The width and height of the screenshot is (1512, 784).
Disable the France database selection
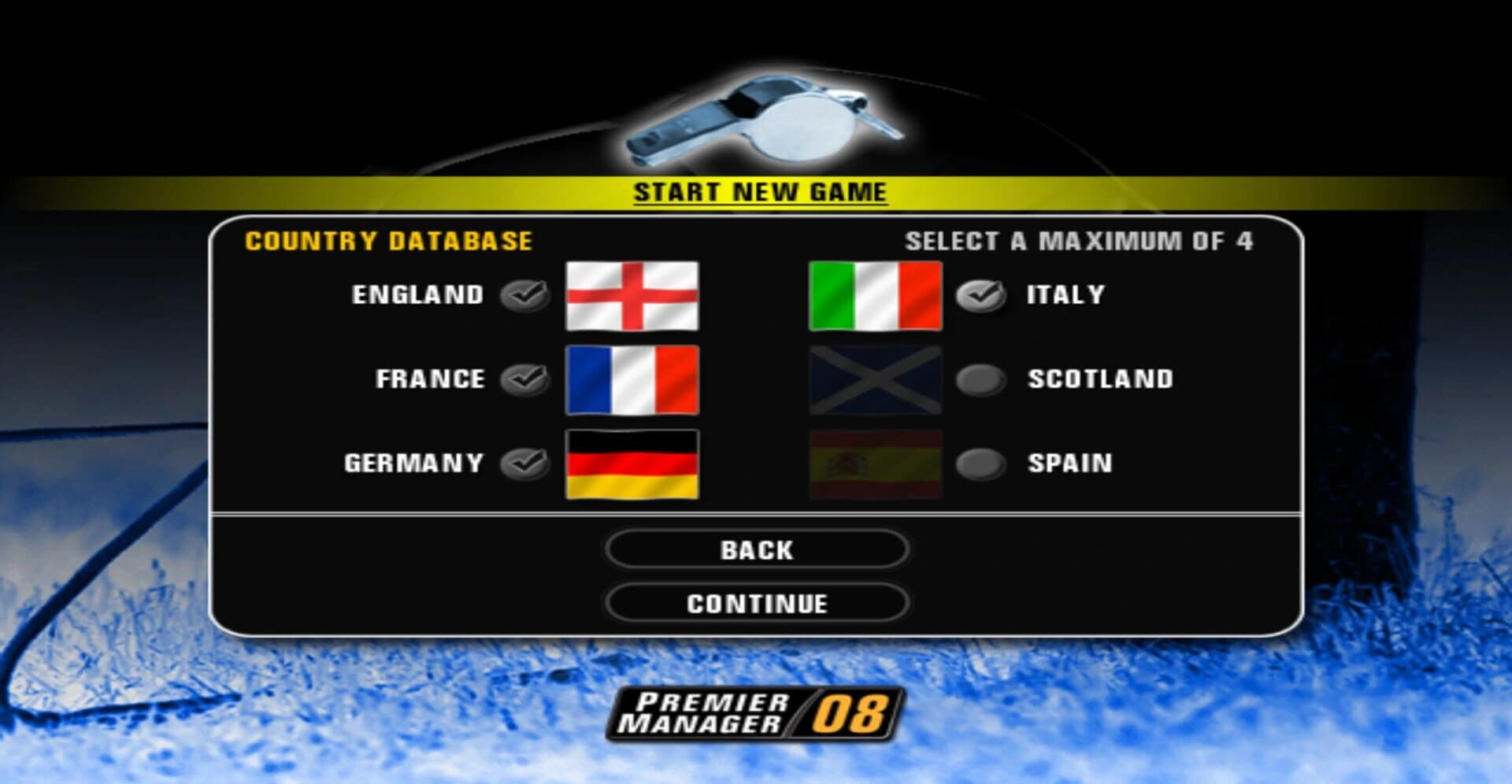click(x=523, y=379)
